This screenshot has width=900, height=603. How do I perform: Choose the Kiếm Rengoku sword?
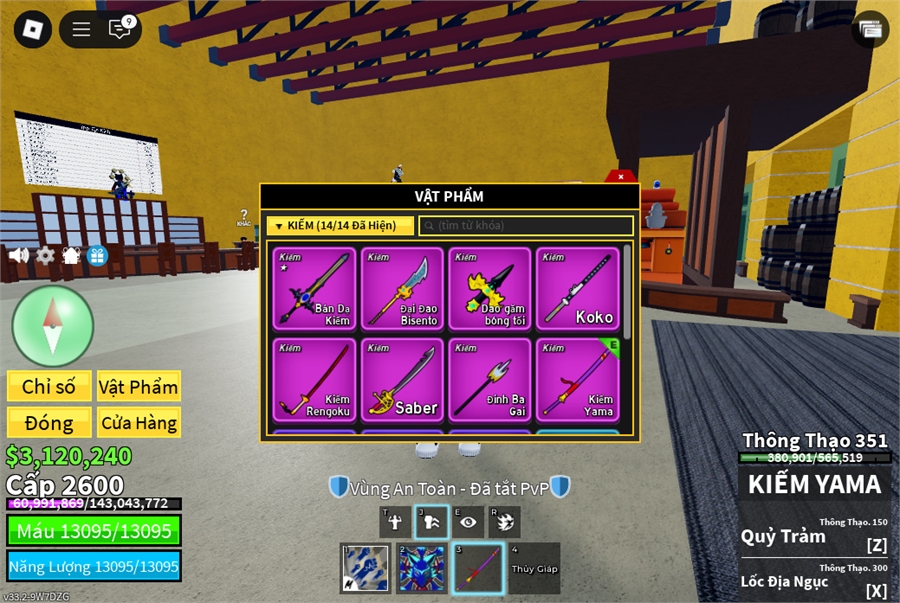point(314,380)
